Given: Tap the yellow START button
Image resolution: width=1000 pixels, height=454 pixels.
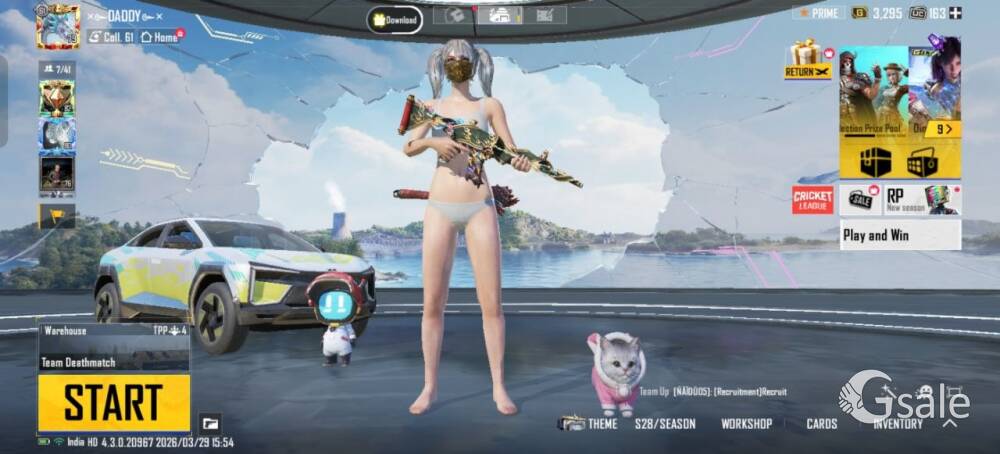Looking at the screenshot, I should point(114,402).
